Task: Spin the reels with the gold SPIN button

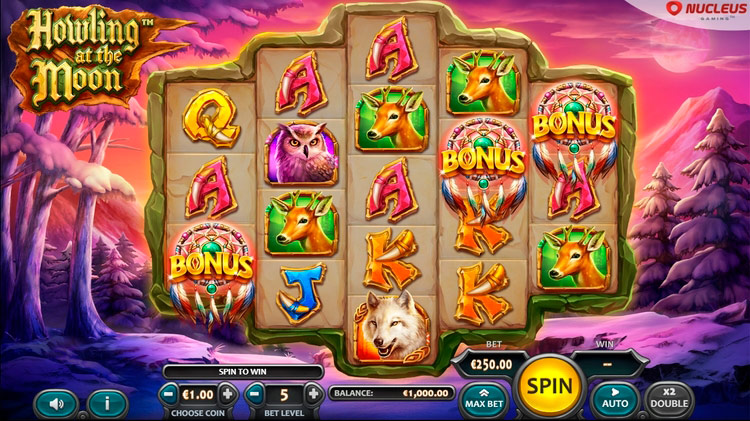Action: pos(549,386)
